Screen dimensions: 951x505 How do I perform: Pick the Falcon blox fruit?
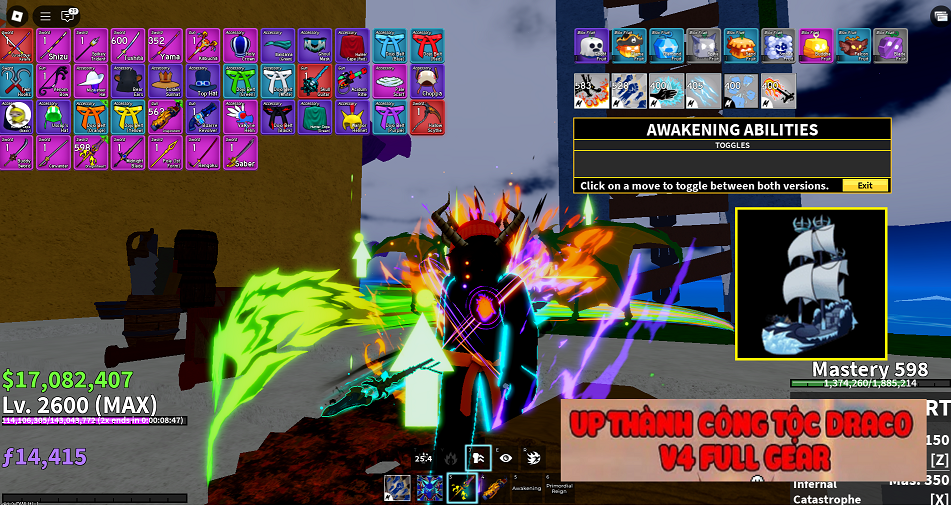click(x=852, y=45)
